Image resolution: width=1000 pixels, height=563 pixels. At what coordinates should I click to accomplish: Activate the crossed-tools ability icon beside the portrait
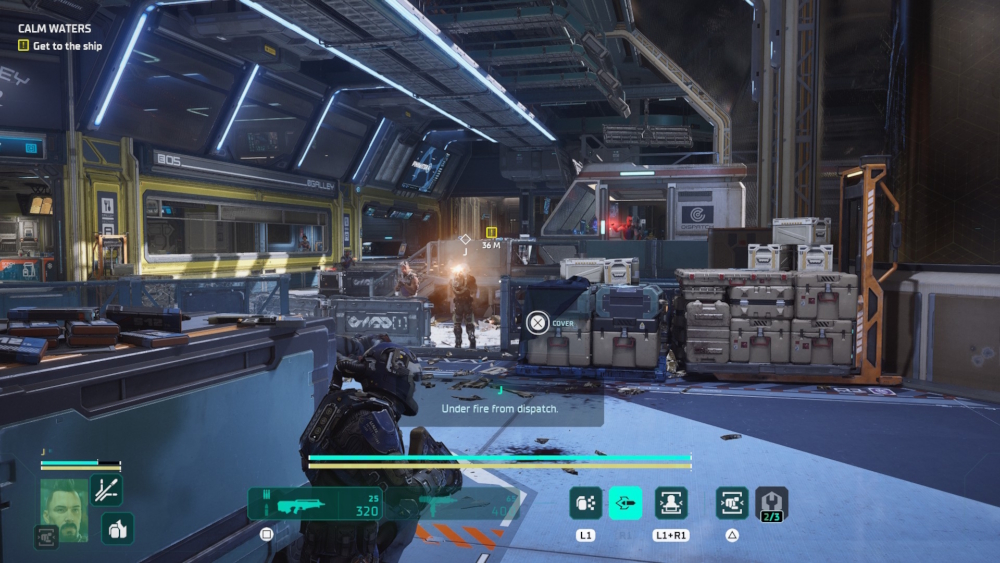point(106,489)
